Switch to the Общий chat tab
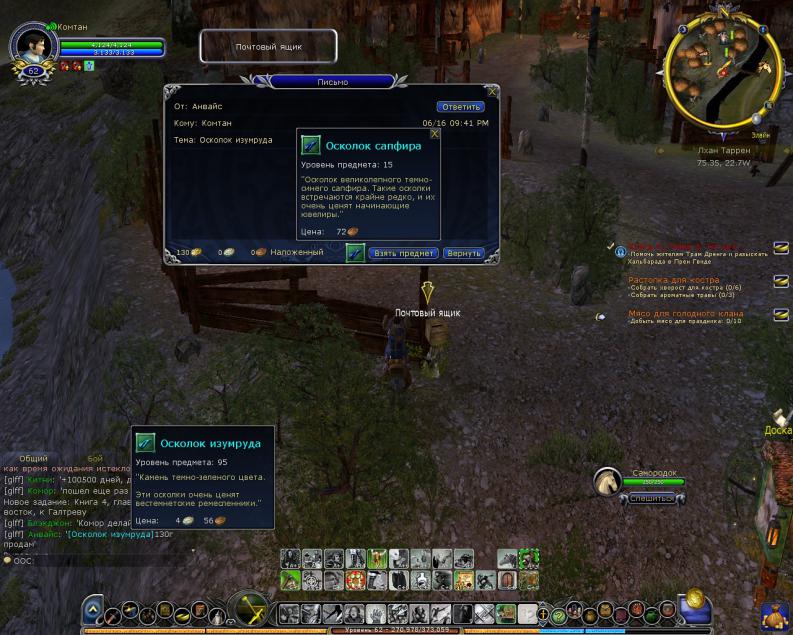Image resolution: width=793 pixels, height=635 pixels. [x=33, y=457]
